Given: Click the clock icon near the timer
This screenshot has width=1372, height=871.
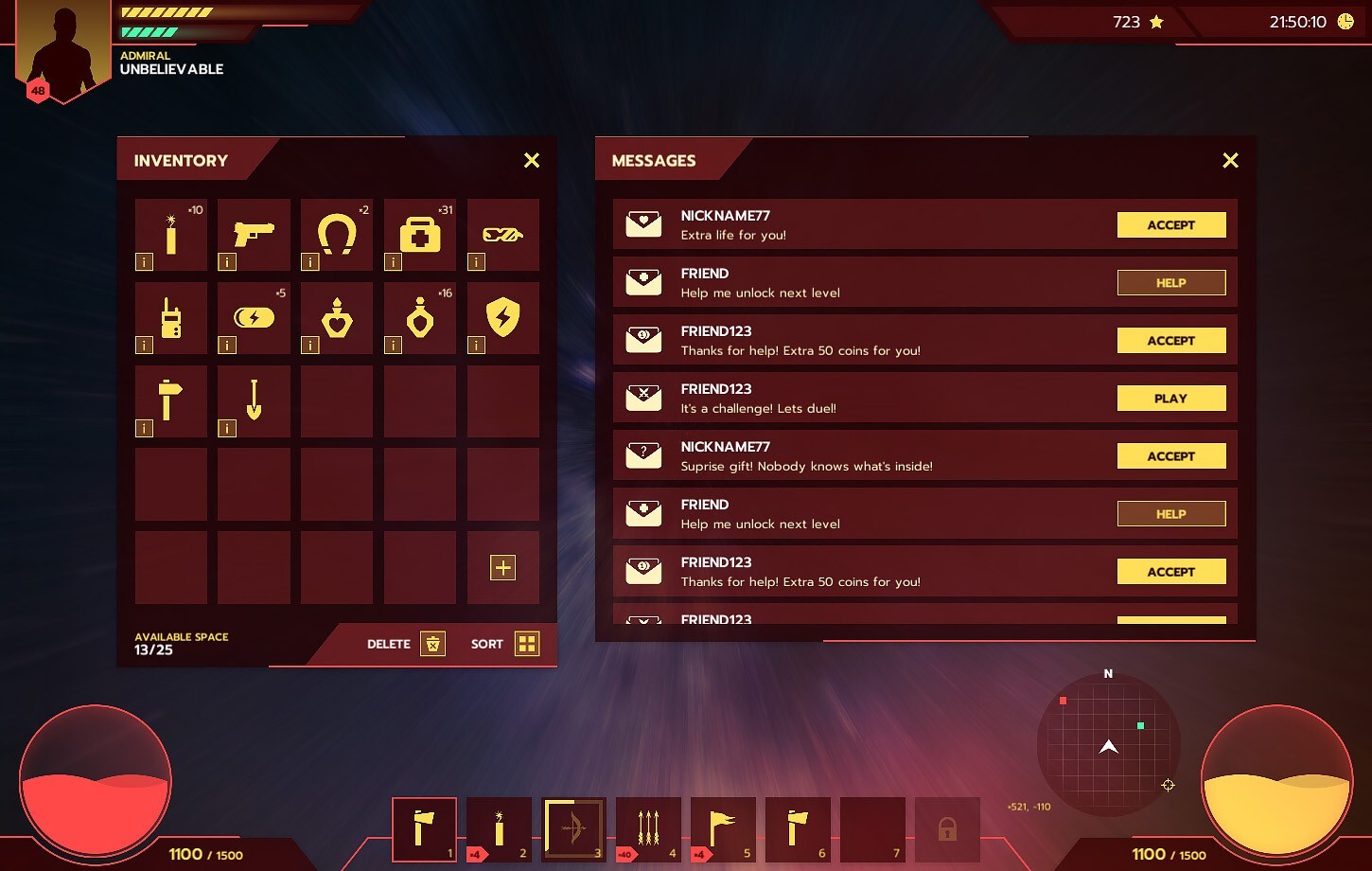Looking at the screenshot, I should click(x=1347, y=20).
